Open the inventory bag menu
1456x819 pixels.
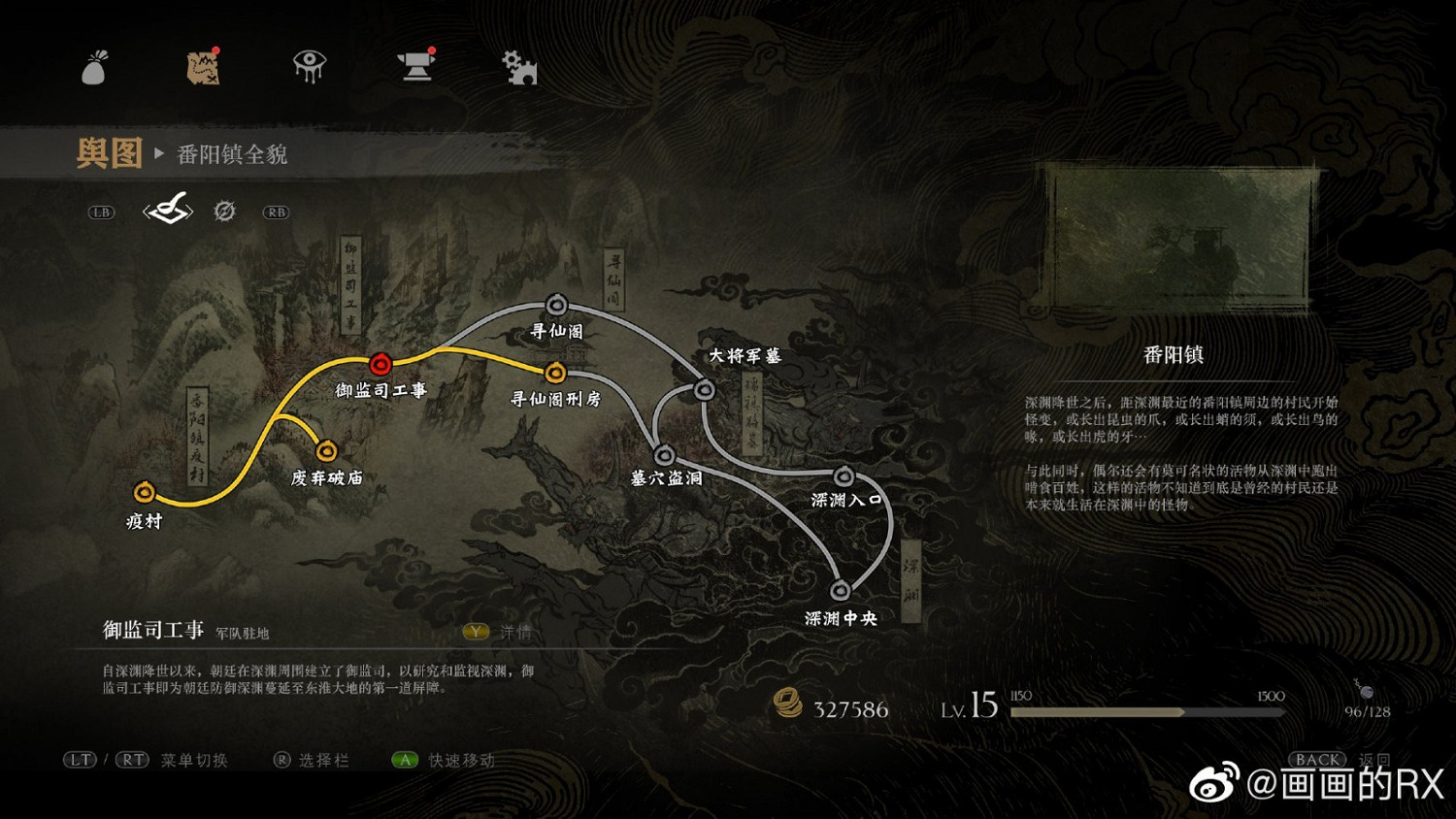point(94,67)
